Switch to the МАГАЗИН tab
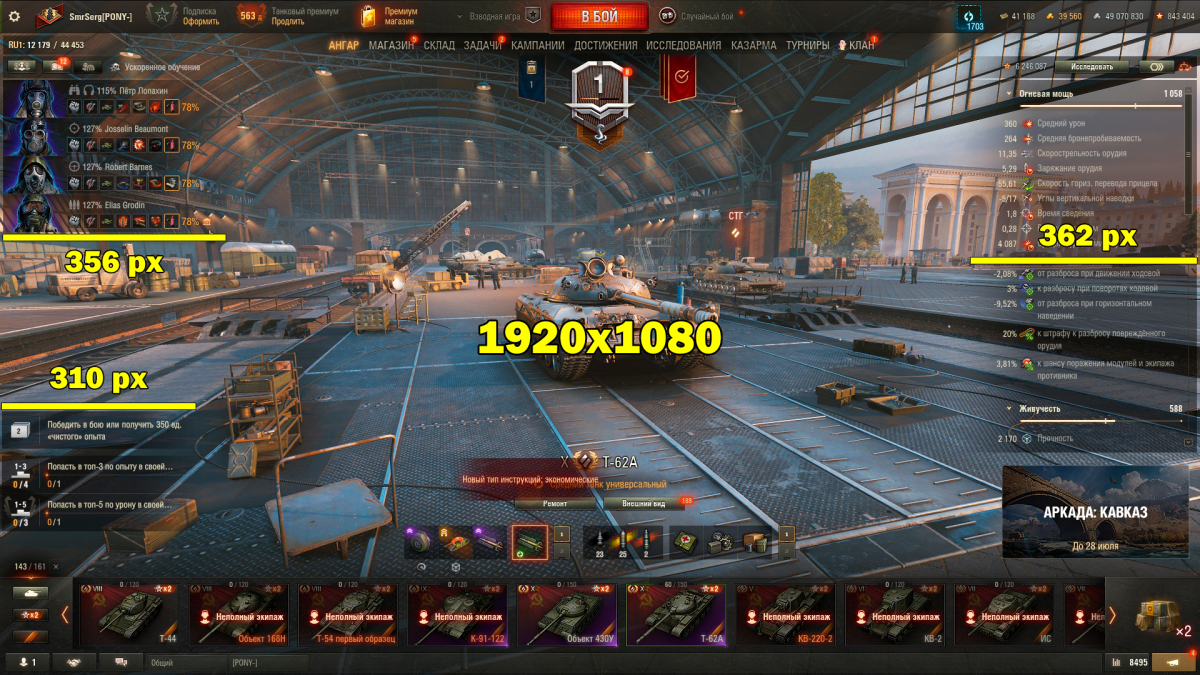This screenshot has width=1200, height=675. [x=391, y=45]
